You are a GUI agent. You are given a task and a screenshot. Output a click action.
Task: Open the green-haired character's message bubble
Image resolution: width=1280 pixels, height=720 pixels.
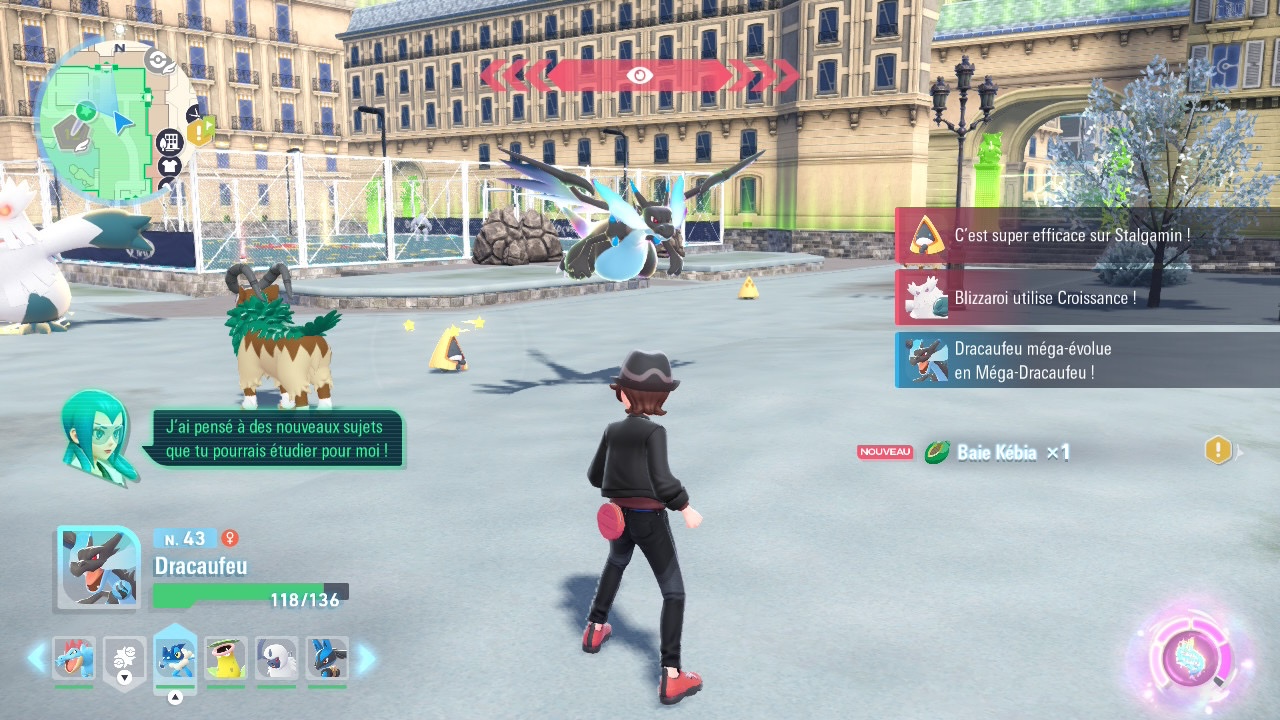tap(275, 439)
